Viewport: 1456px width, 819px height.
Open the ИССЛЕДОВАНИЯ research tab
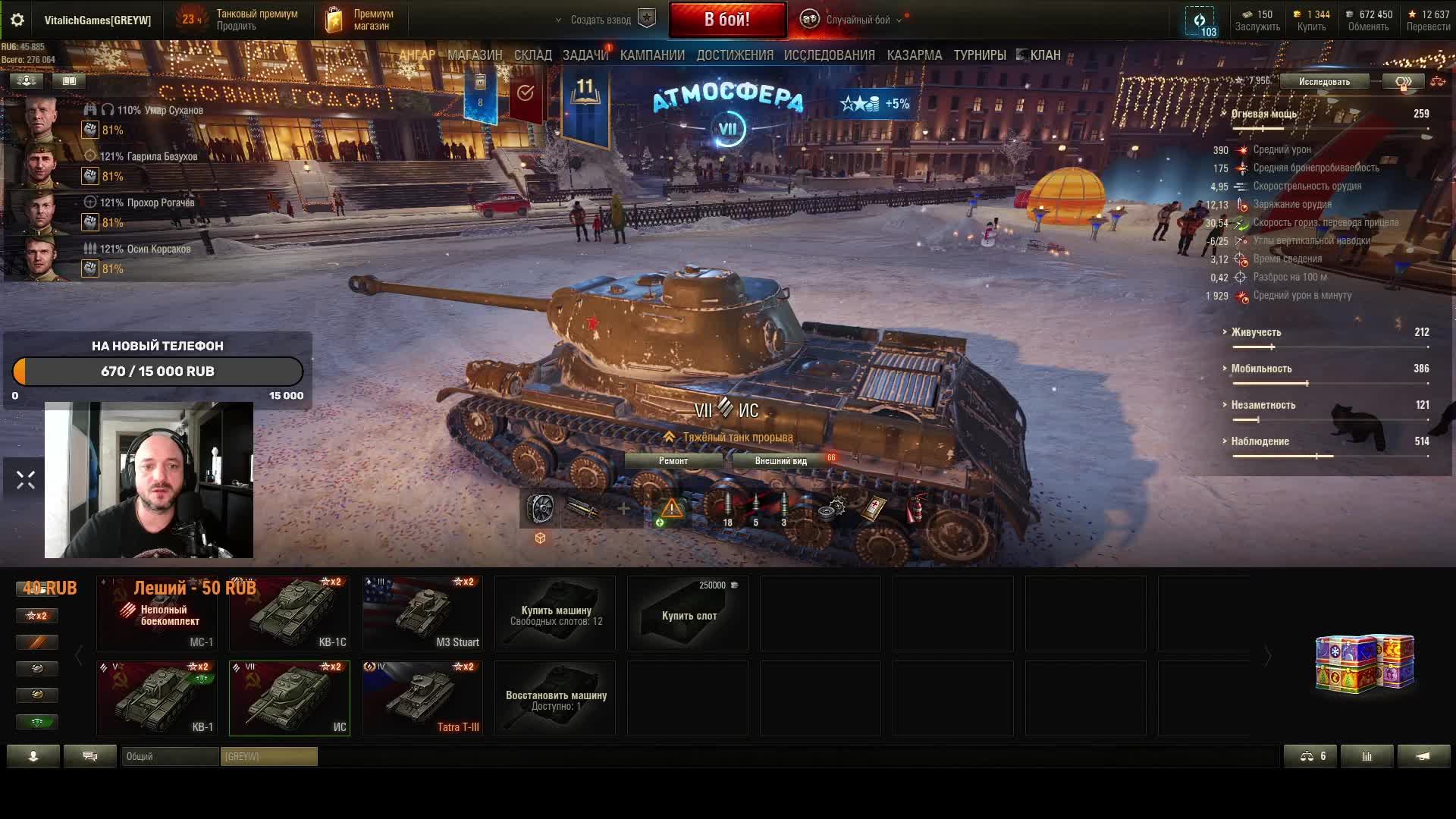(x=829, y=55)
